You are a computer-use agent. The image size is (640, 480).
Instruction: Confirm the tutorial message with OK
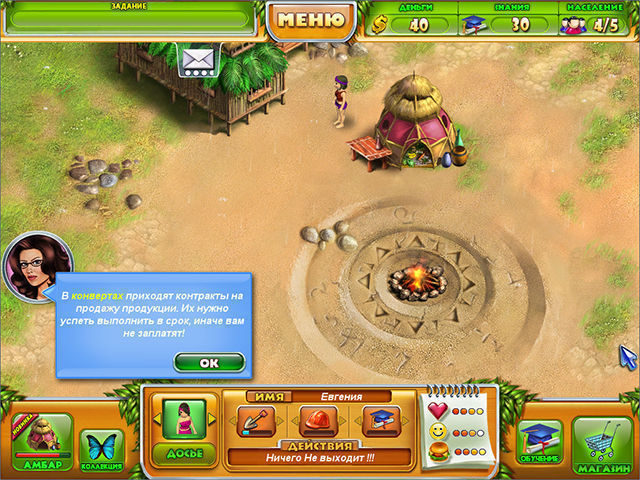[209, 362]
